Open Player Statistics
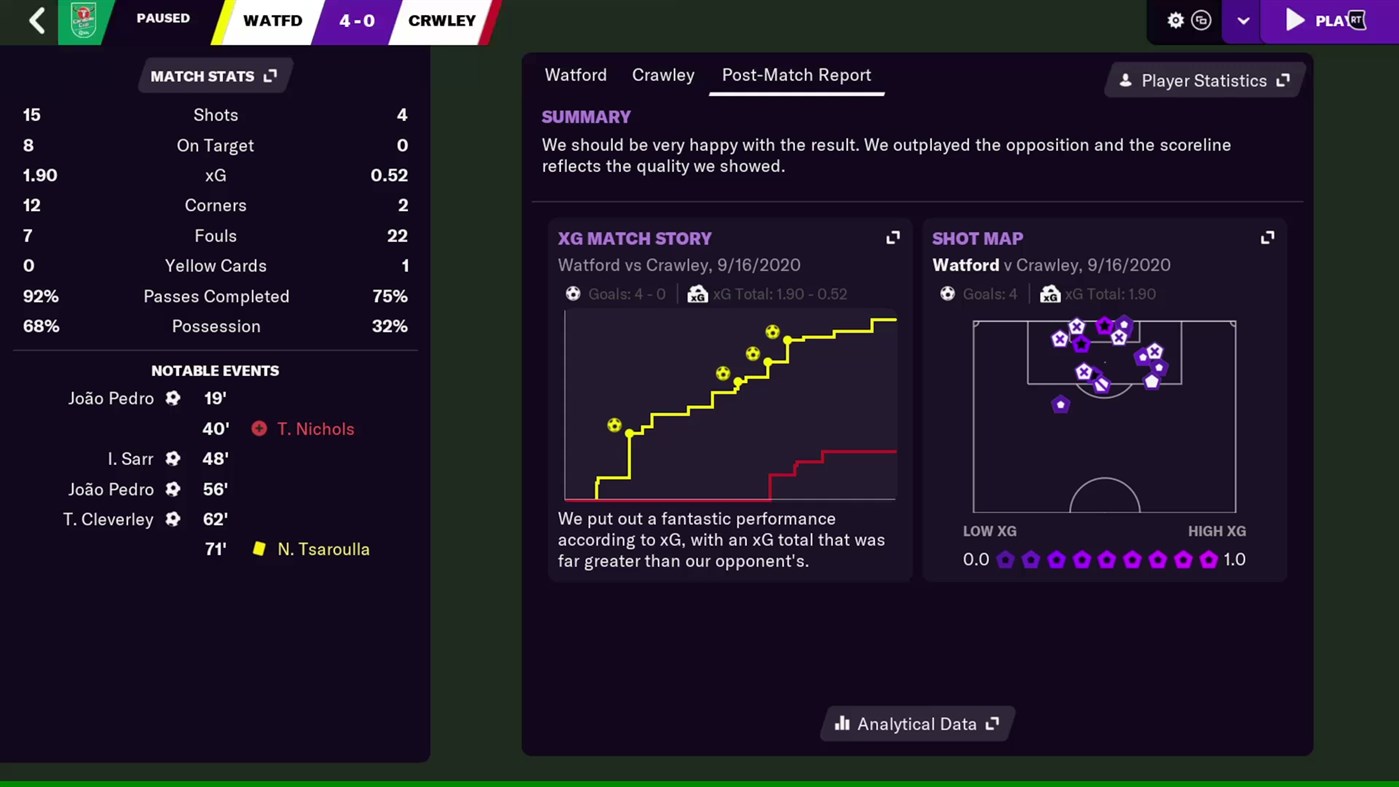This screenshot has width=1399, height=787. coord(1204,81)
